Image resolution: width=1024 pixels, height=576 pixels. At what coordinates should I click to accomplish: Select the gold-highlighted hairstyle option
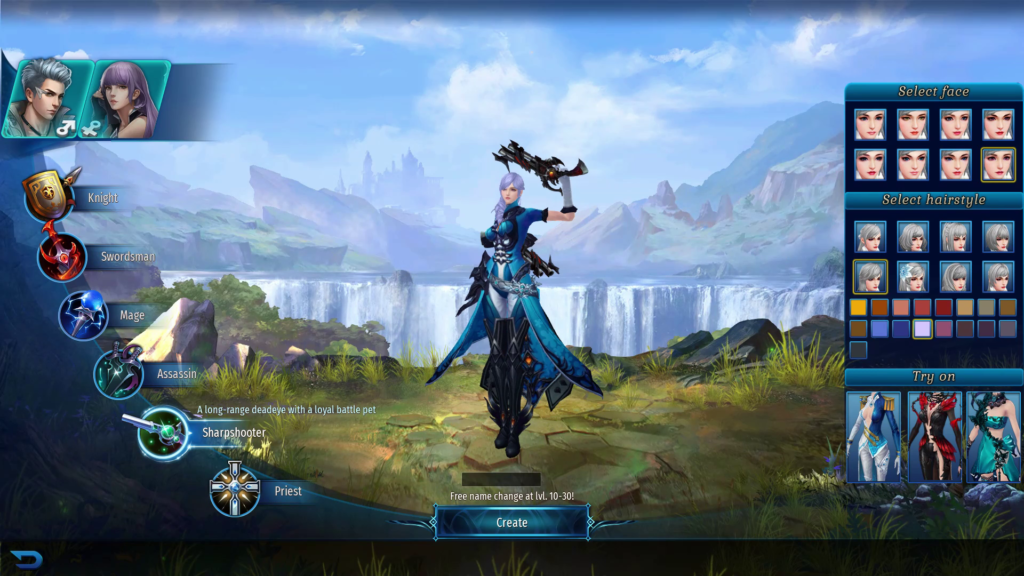[869, 276]
